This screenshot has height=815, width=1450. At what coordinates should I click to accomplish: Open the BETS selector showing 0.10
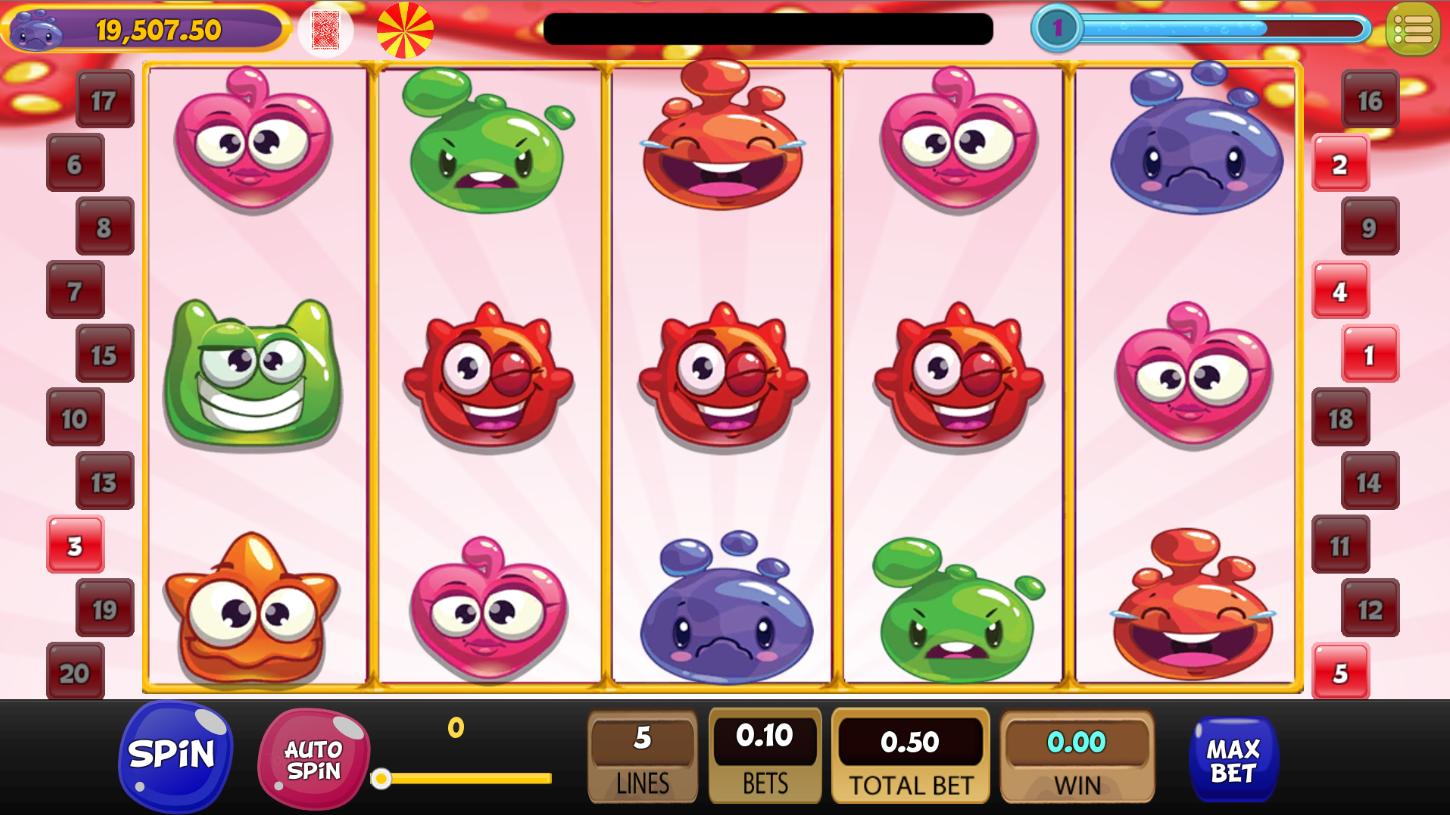pyautogui.click(x=765, y=755)
